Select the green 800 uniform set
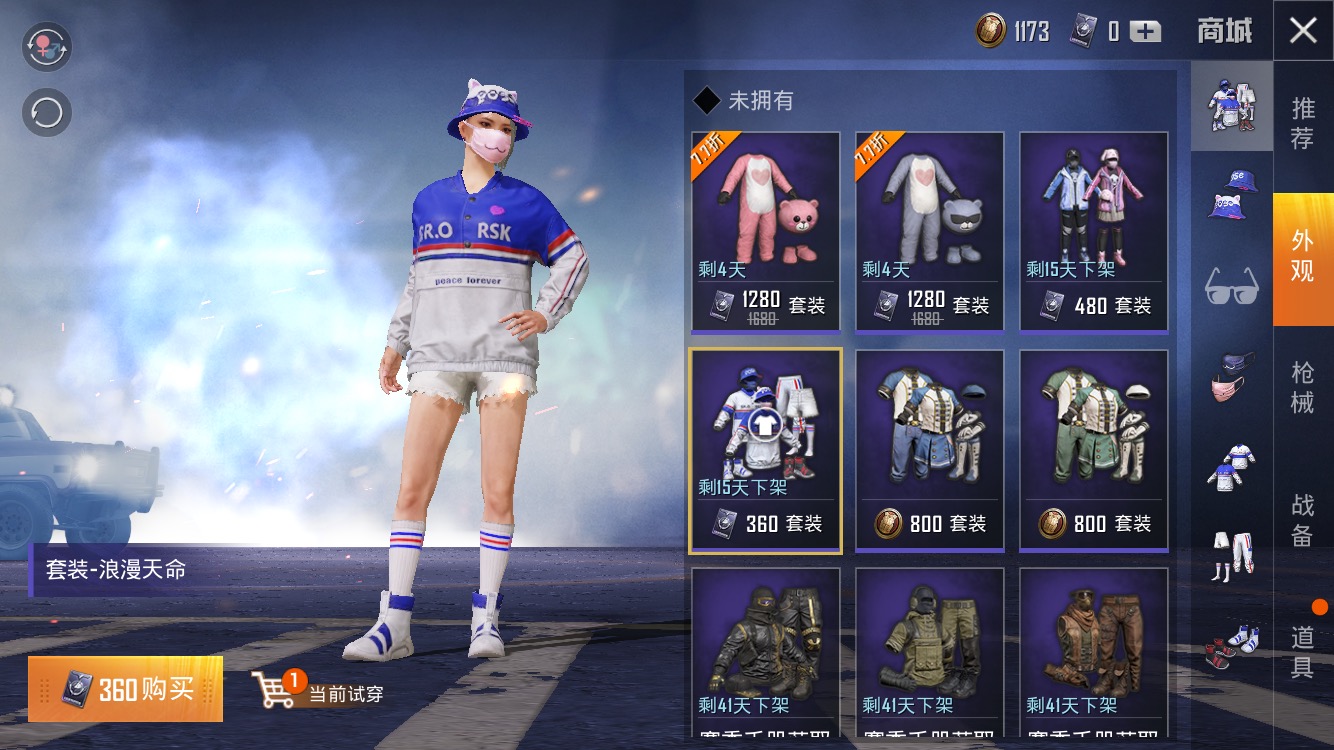 [x=1094, y=450]
